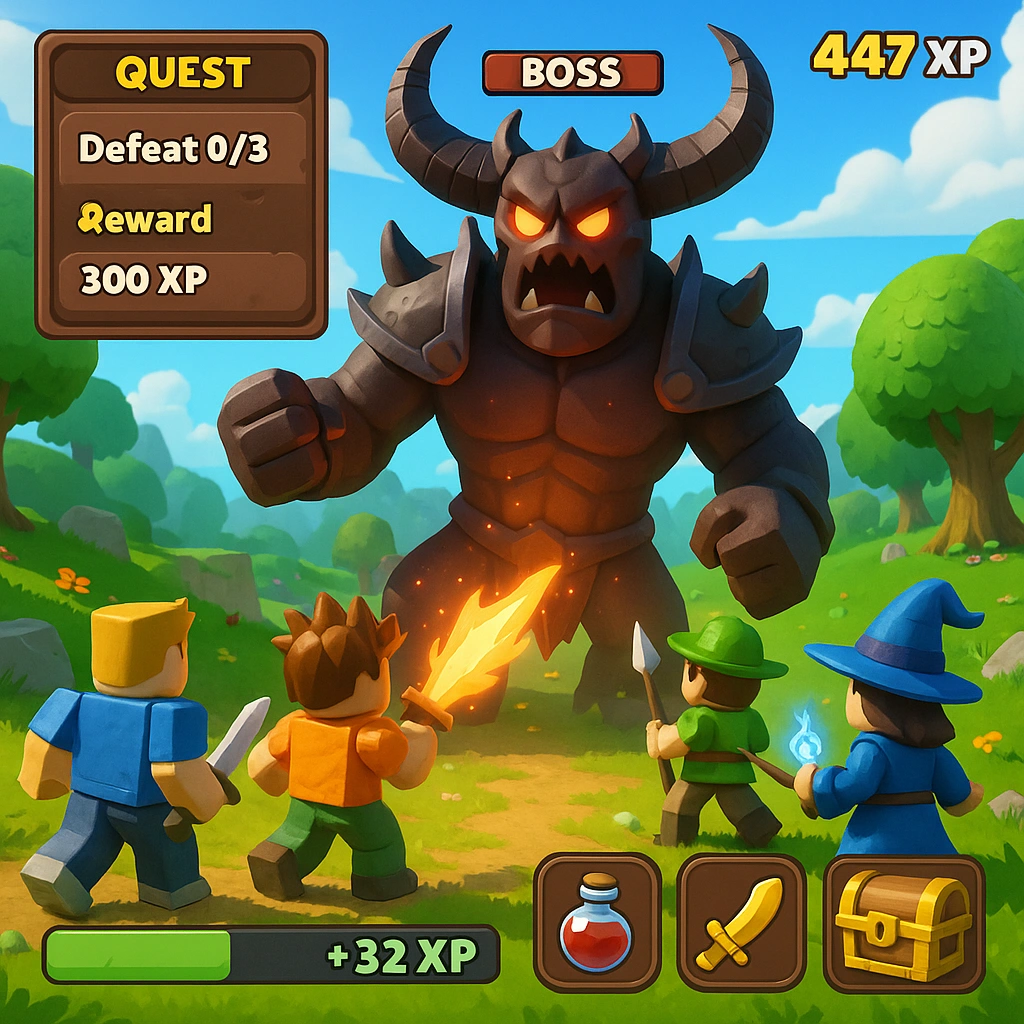Open the treasure chest inventory button
The width and height of the screenshot is (1024, 1024).
coord(903,923)
